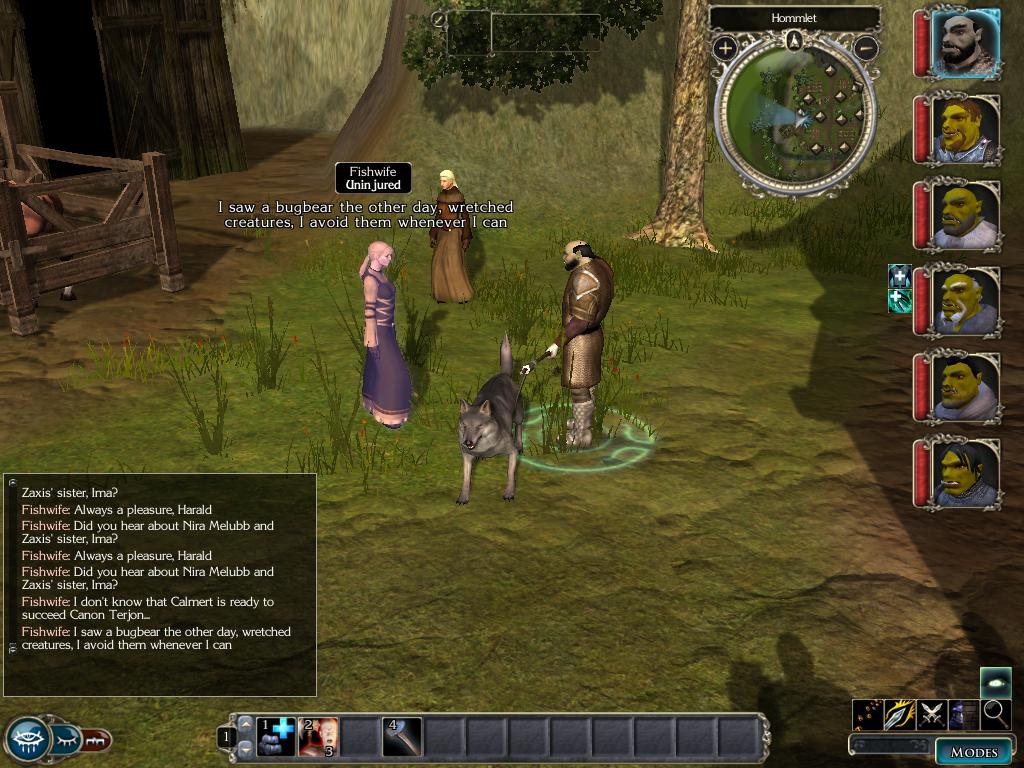
Task: Open the Modes panel
Action: (973, 751)
